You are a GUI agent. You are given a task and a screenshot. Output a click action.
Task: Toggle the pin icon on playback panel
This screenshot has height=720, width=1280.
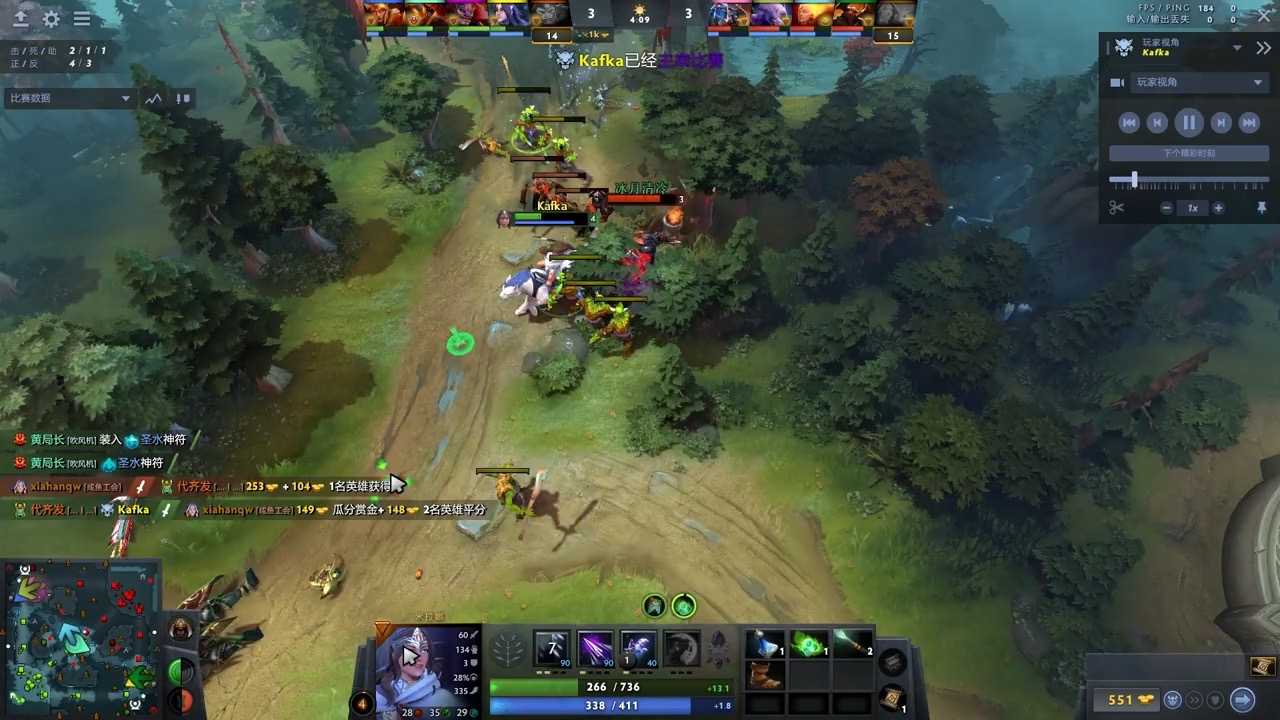(1261, 207)
